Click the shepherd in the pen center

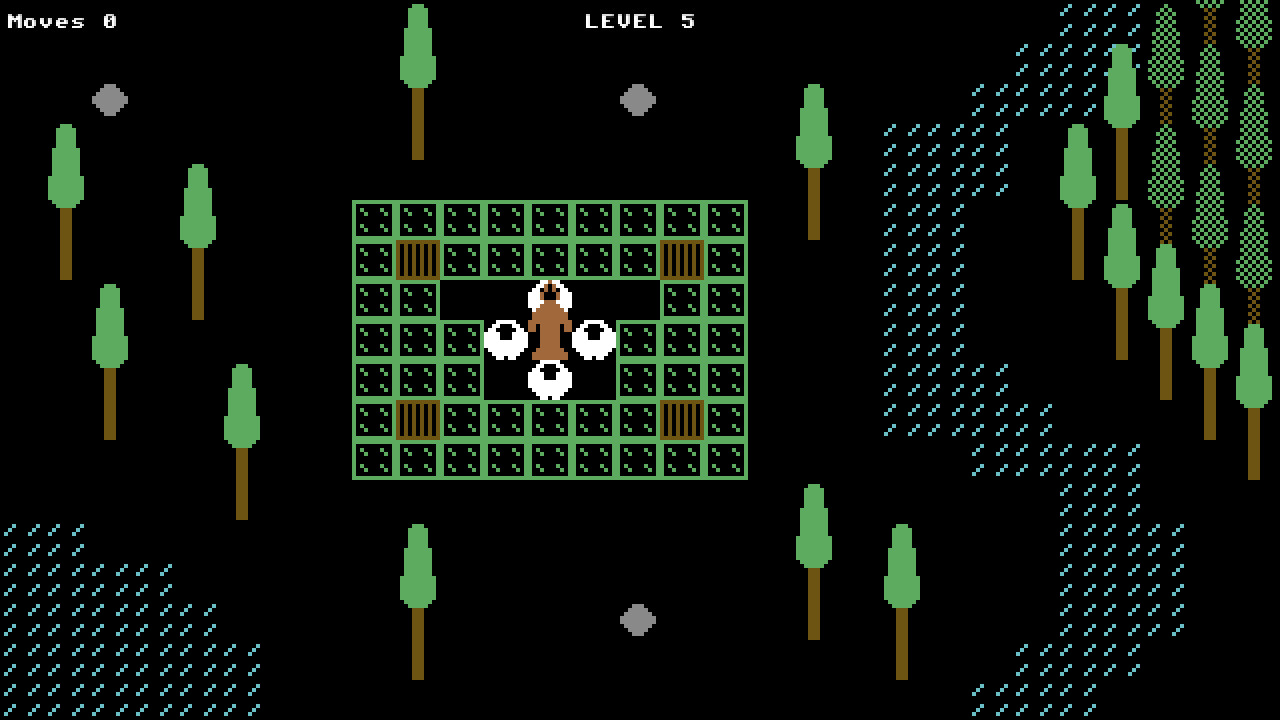pos(548,330)
